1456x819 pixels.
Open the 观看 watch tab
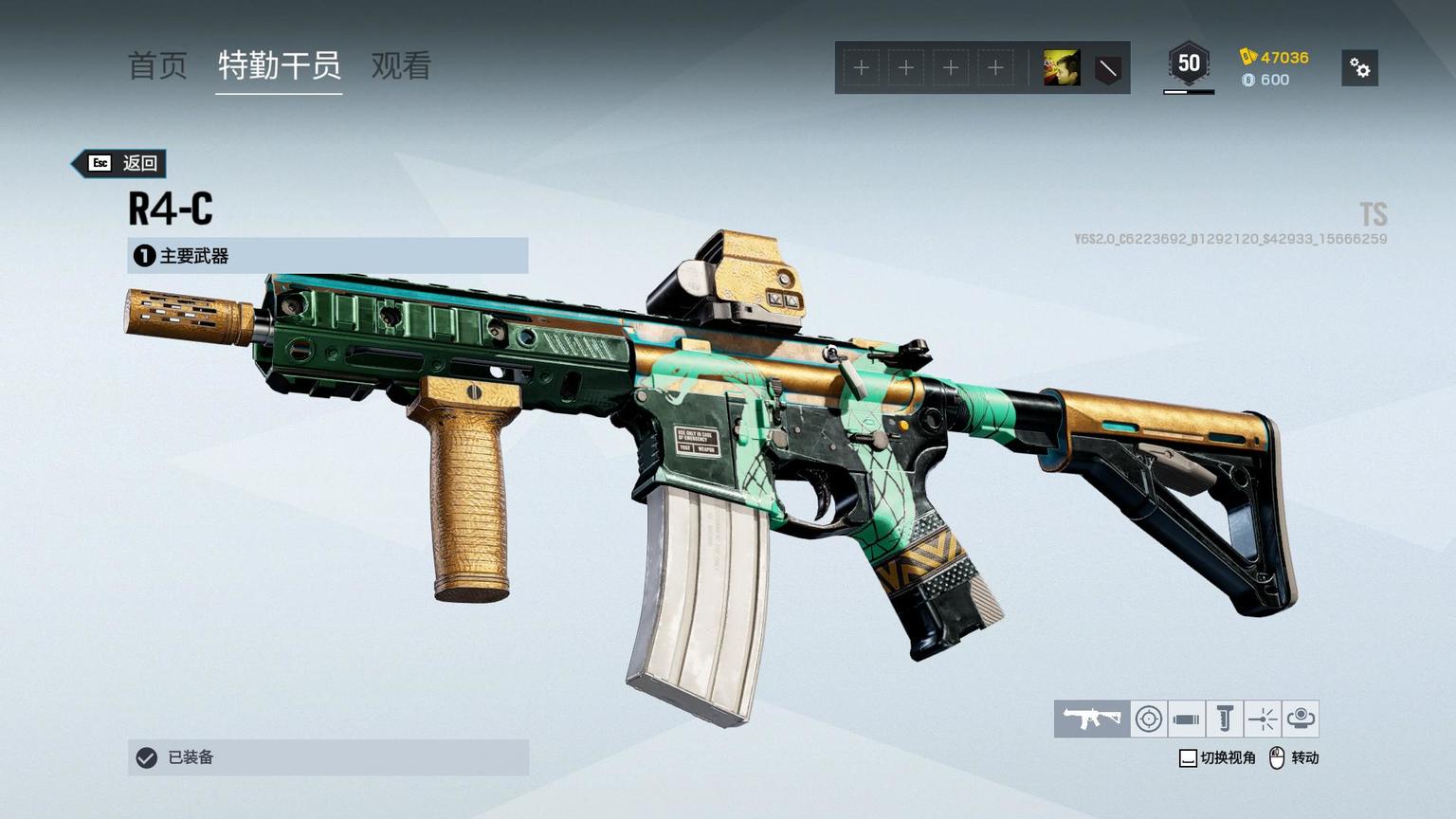coord(401,65)
